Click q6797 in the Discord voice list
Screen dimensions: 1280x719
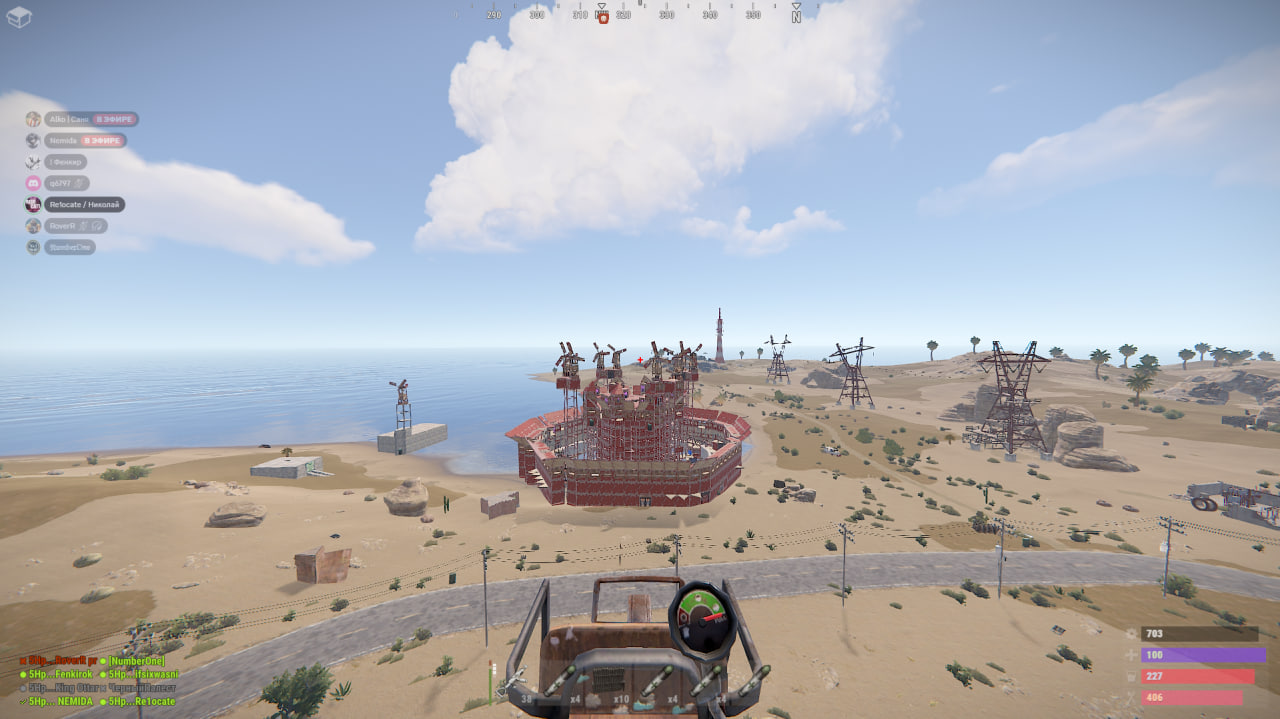tap(62, 183)
